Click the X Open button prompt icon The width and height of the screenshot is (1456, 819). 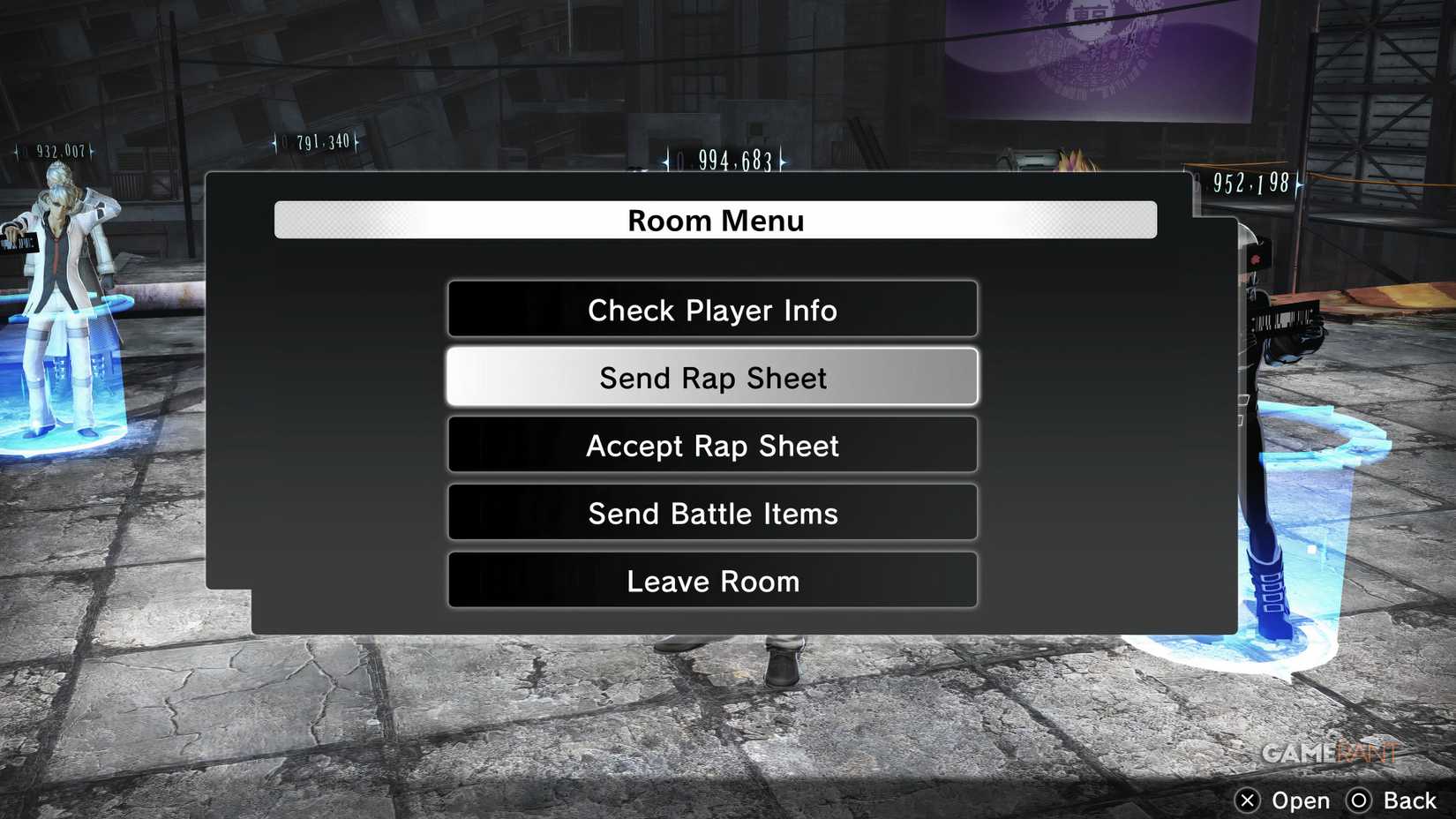click(x=1248, y=800)
